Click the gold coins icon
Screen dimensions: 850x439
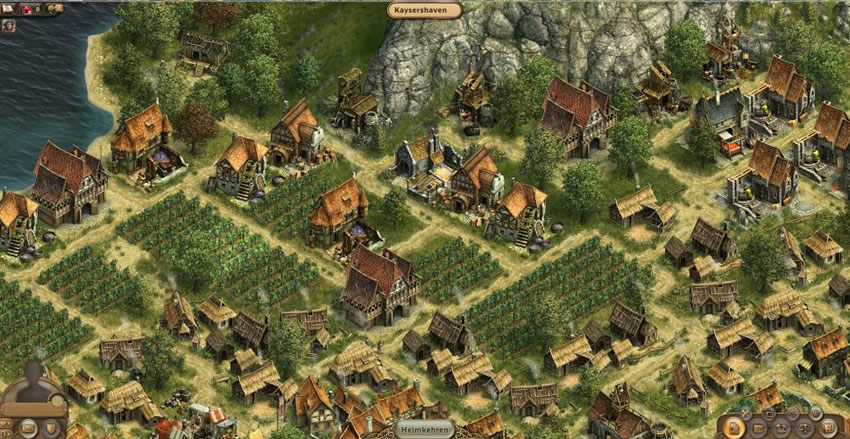tap(54, 9)
